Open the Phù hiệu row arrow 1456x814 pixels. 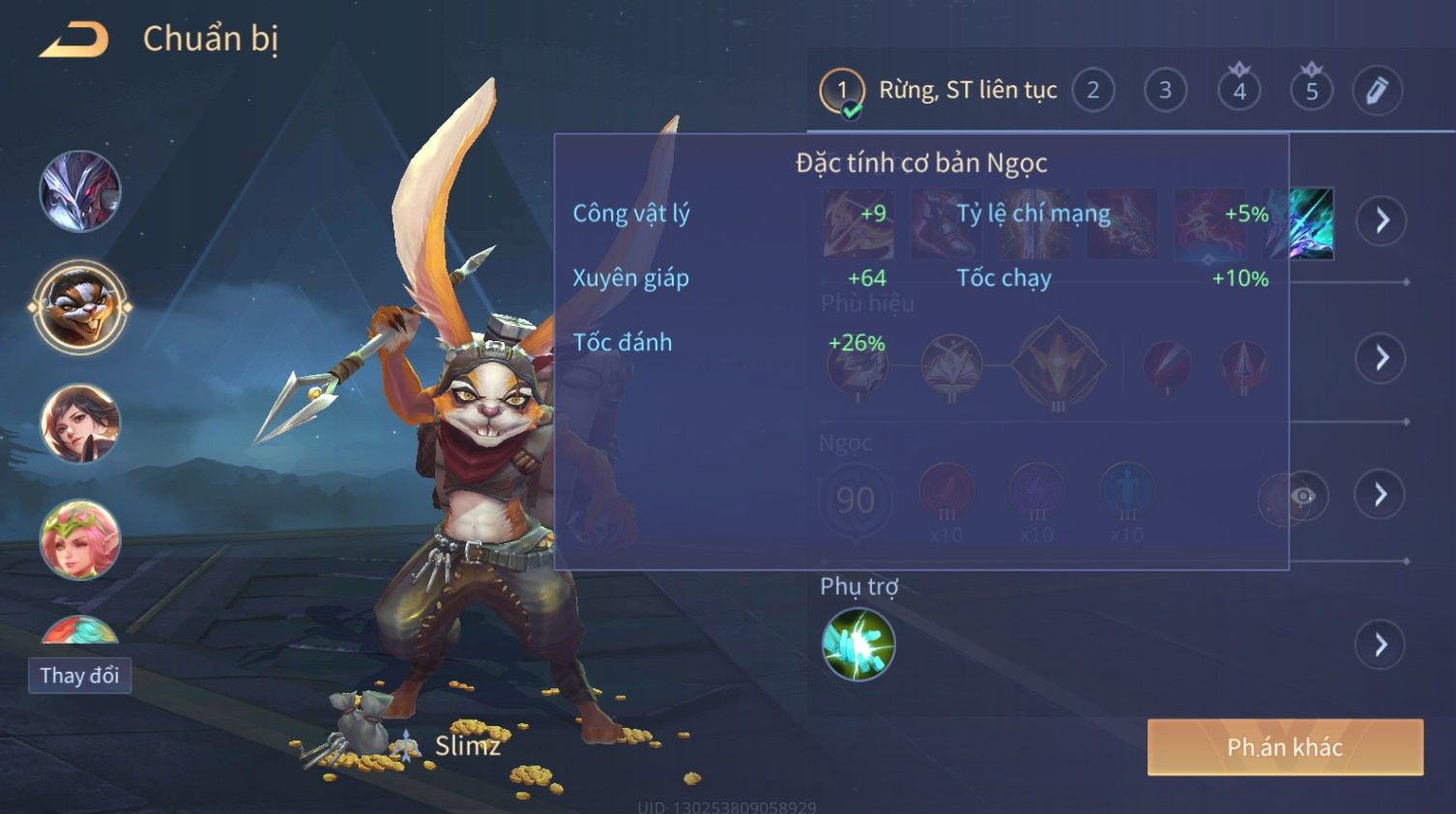click(1381, 358)
